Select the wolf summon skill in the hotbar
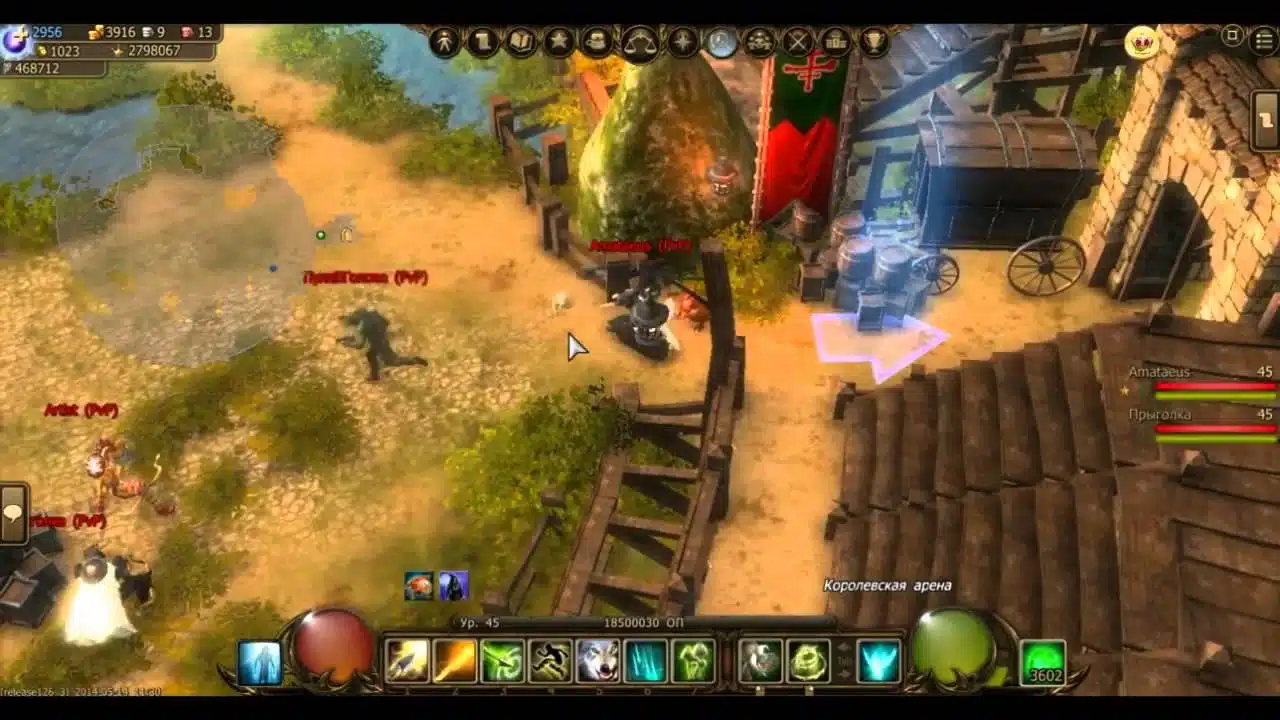 click(597, 659)
